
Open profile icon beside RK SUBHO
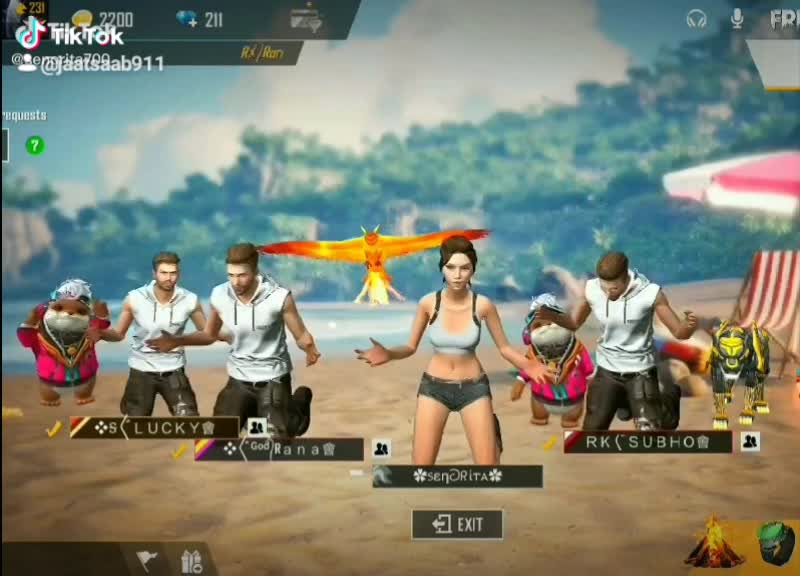[x=749, y=441]
